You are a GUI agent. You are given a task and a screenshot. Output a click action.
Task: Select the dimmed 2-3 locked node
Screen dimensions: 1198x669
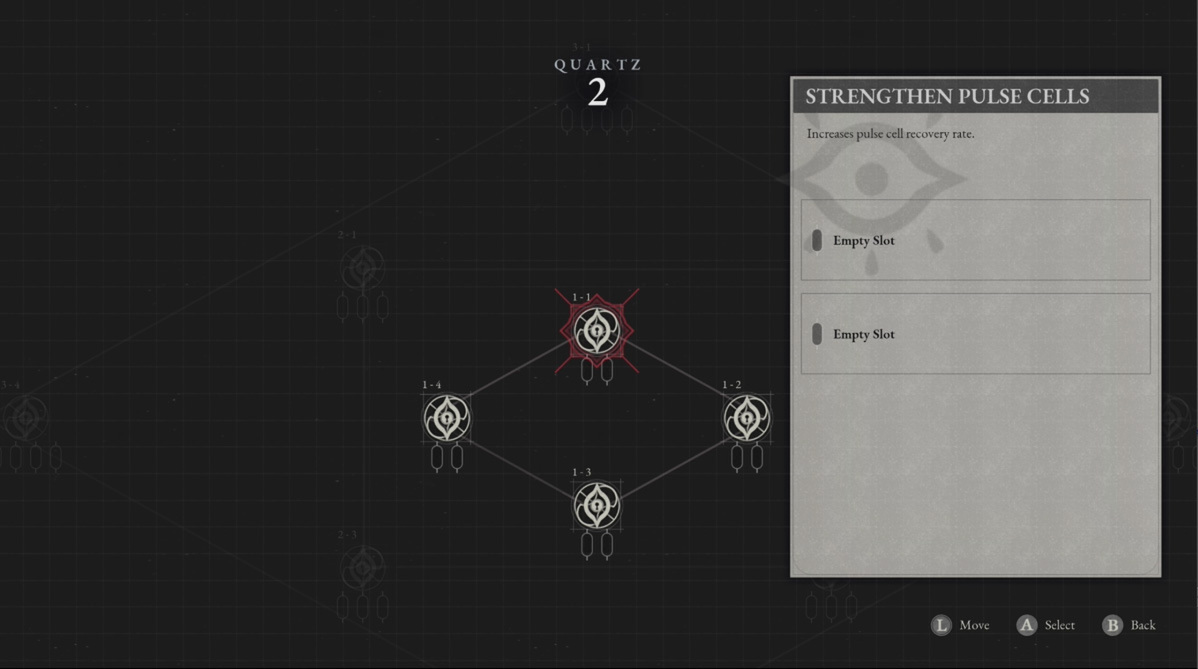click(362, 568)
